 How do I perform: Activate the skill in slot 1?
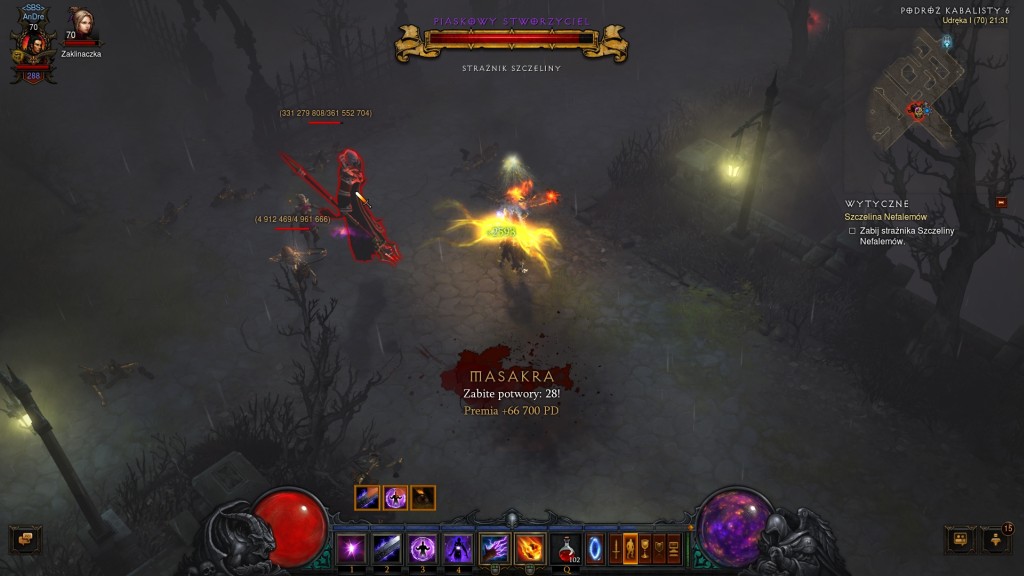pos(351,548)
